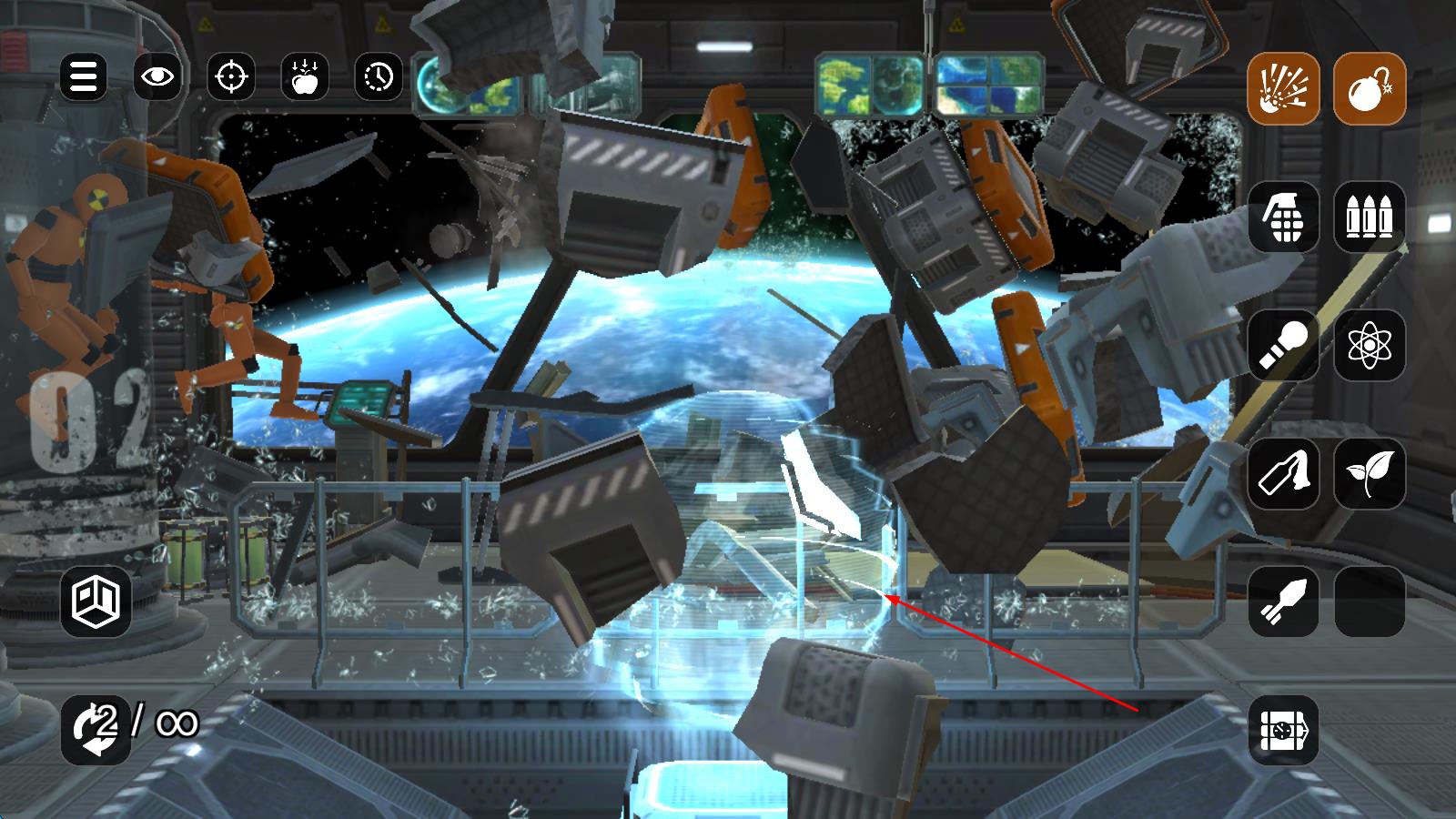
Task: Select the atom nuclear weapon
Action: coord(1370,345)
